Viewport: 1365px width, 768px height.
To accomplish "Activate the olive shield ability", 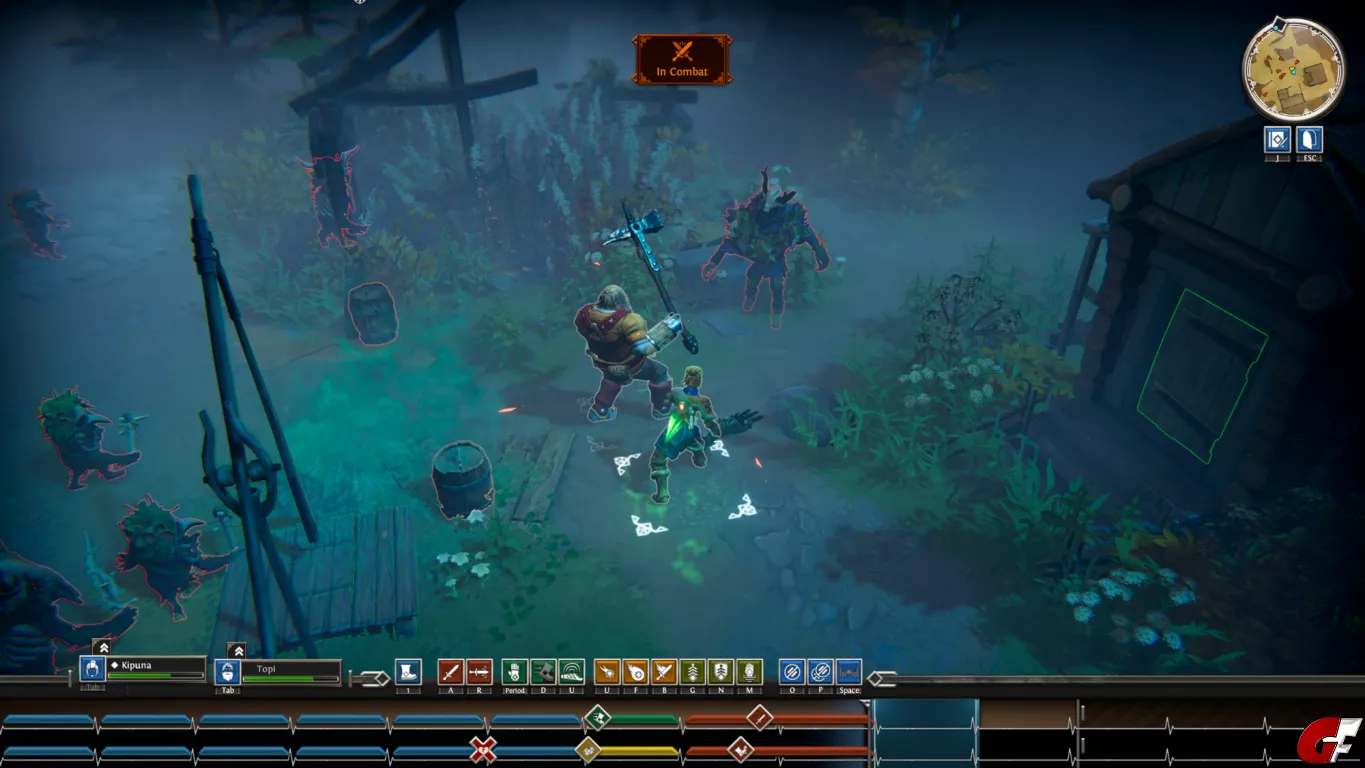I will [x=721, y=672].
